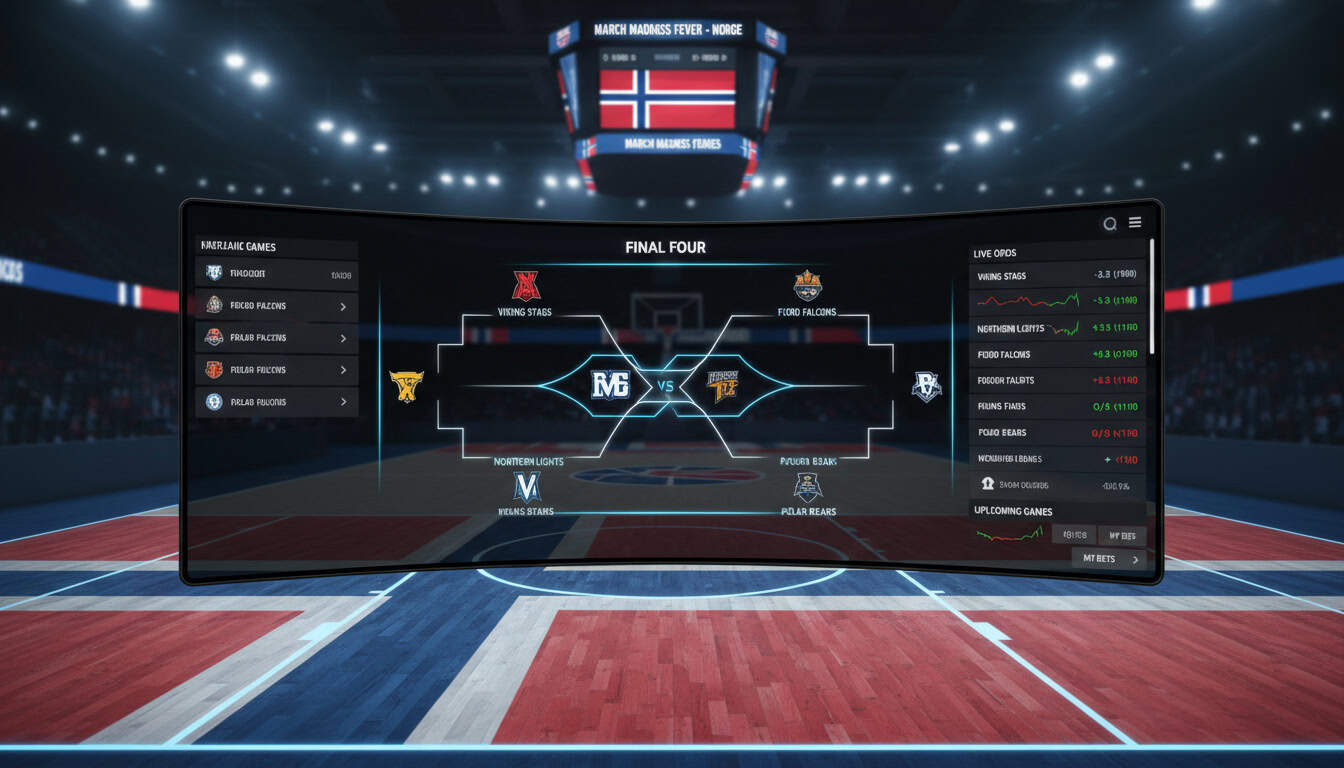Open the Viking Stags live odds row

(x=1057, y=276)
